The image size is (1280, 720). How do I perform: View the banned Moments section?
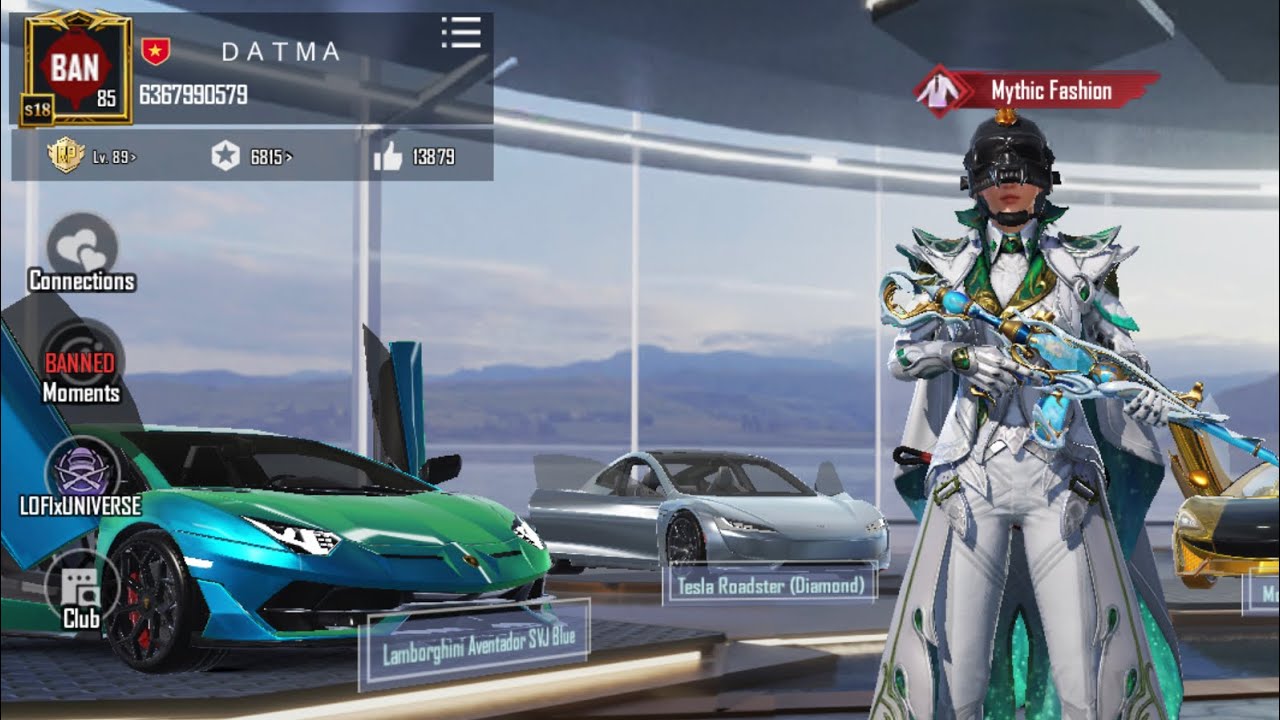pyautogui.click(x=81, y=365)
